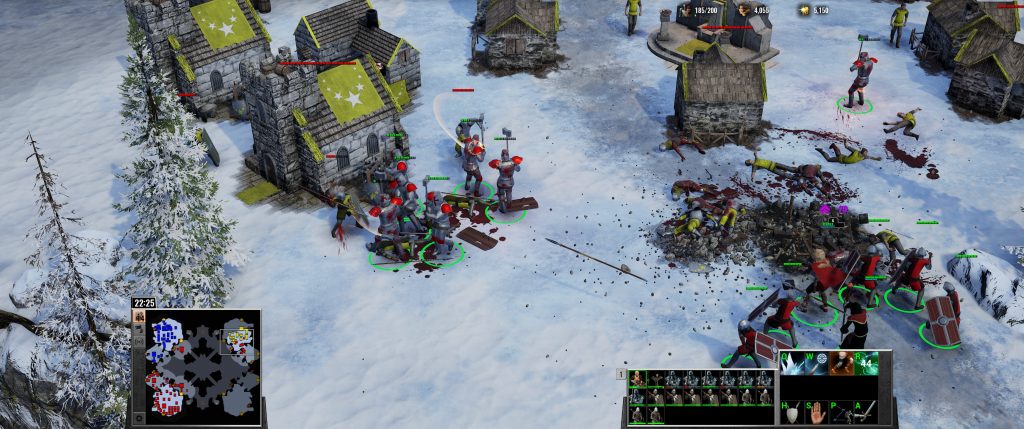Screen dimensions: 1024x429
Task: Choose the Attack sword command
Action: pos(865,411)
